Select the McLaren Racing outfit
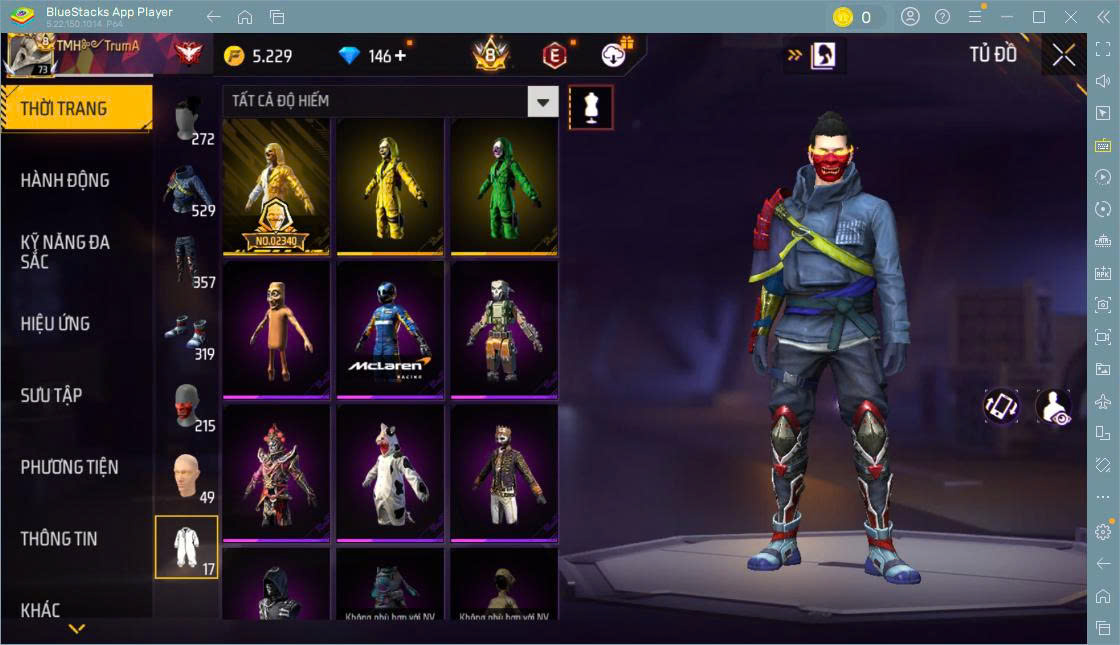 390,329
